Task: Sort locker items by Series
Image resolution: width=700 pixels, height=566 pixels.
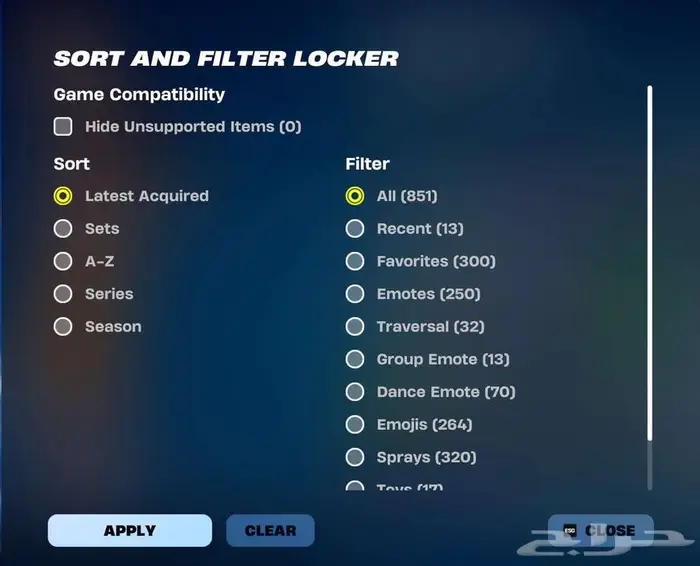Action: tap(63, 294)
